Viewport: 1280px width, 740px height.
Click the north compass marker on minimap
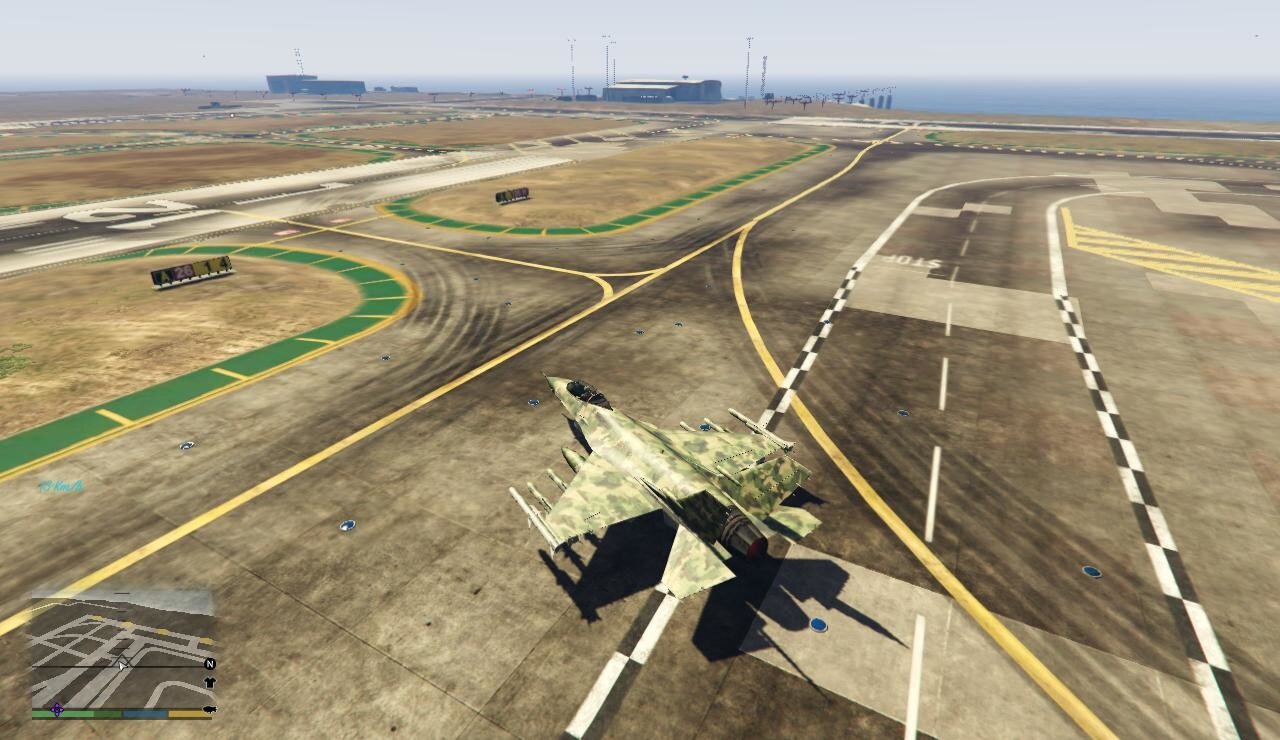210,663
